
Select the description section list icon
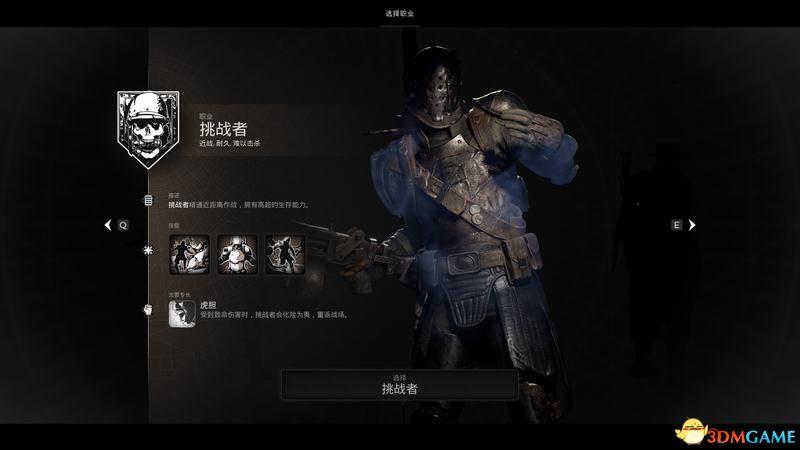tap(148, 200)
